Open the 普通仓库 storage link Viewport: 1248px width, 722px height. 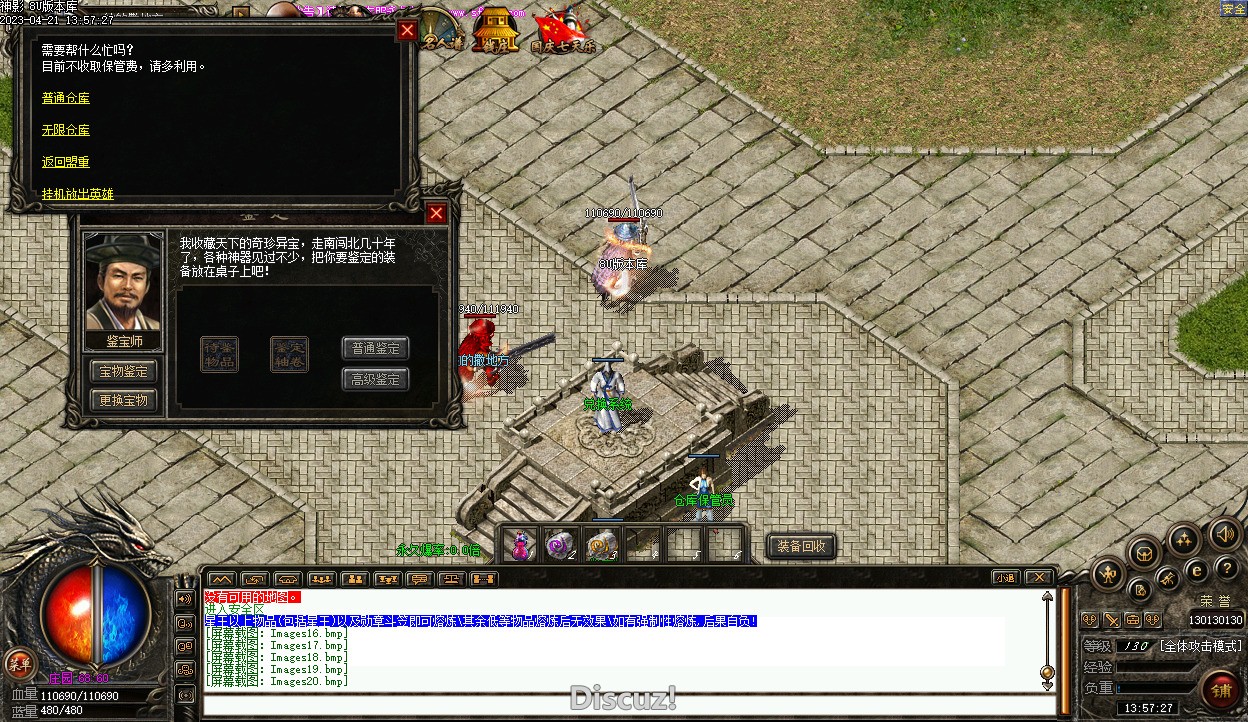coord(66,98)
